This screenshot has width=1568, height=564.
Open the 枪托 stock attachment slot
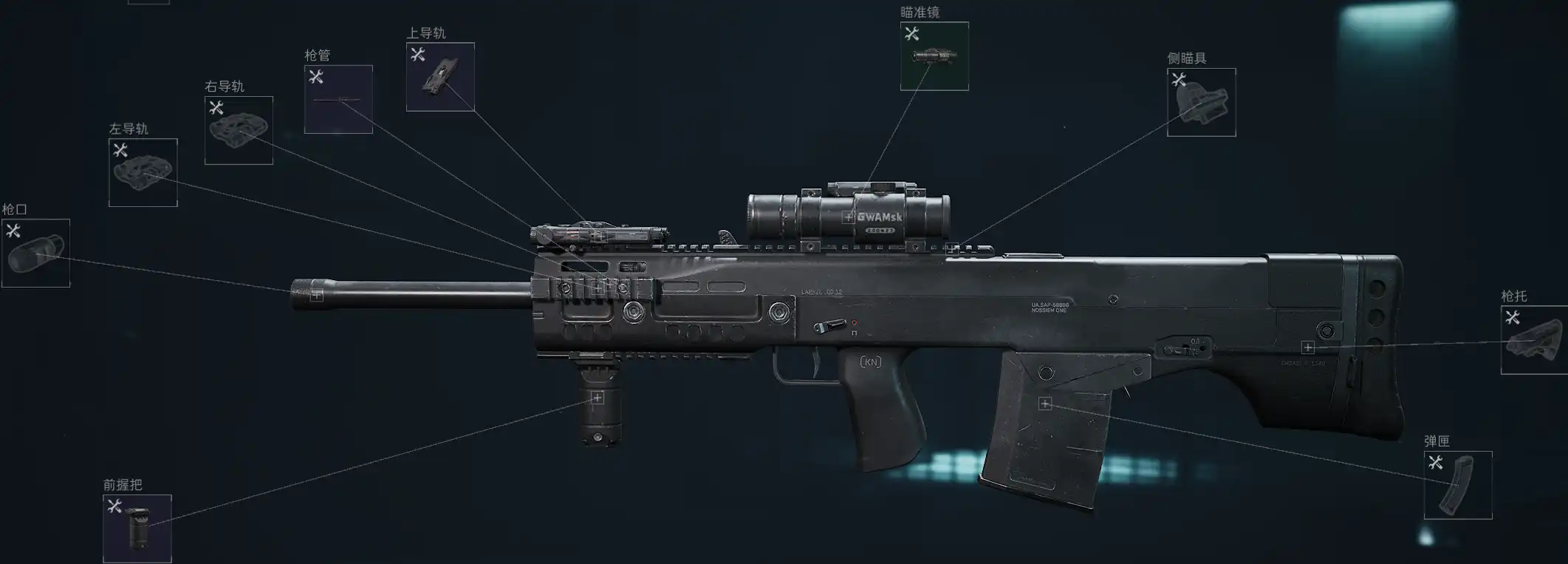(1535, 340)
